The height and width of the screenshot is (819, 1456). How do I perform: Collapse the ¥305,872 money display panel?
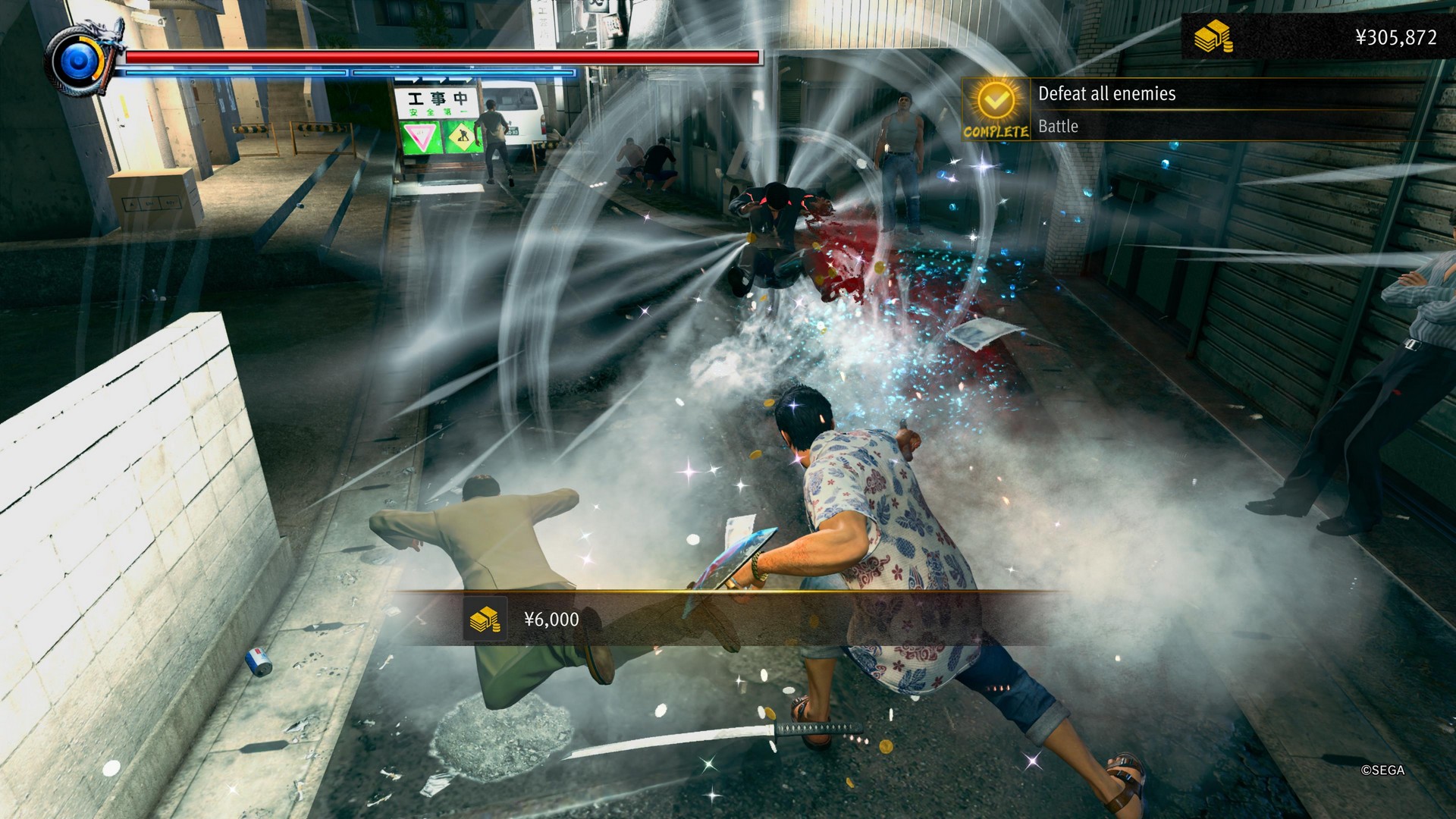(x=1327, y=34)
